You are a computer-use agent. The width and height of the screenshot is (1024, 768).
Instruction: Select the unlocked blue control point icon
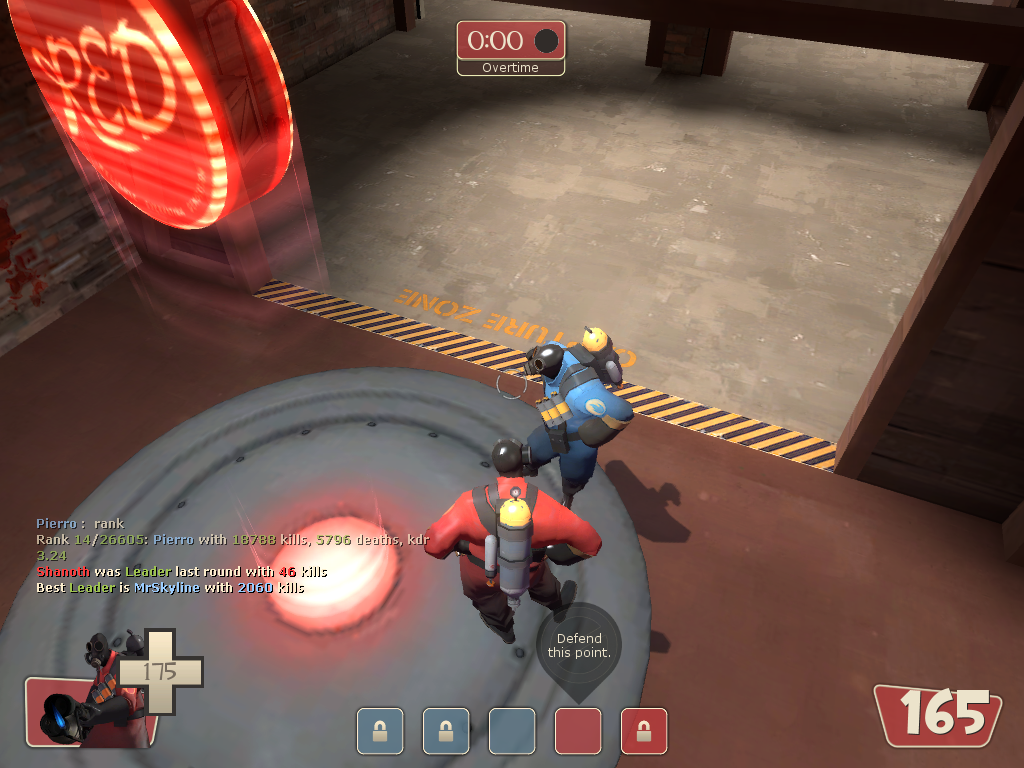(x=511, y=730)
